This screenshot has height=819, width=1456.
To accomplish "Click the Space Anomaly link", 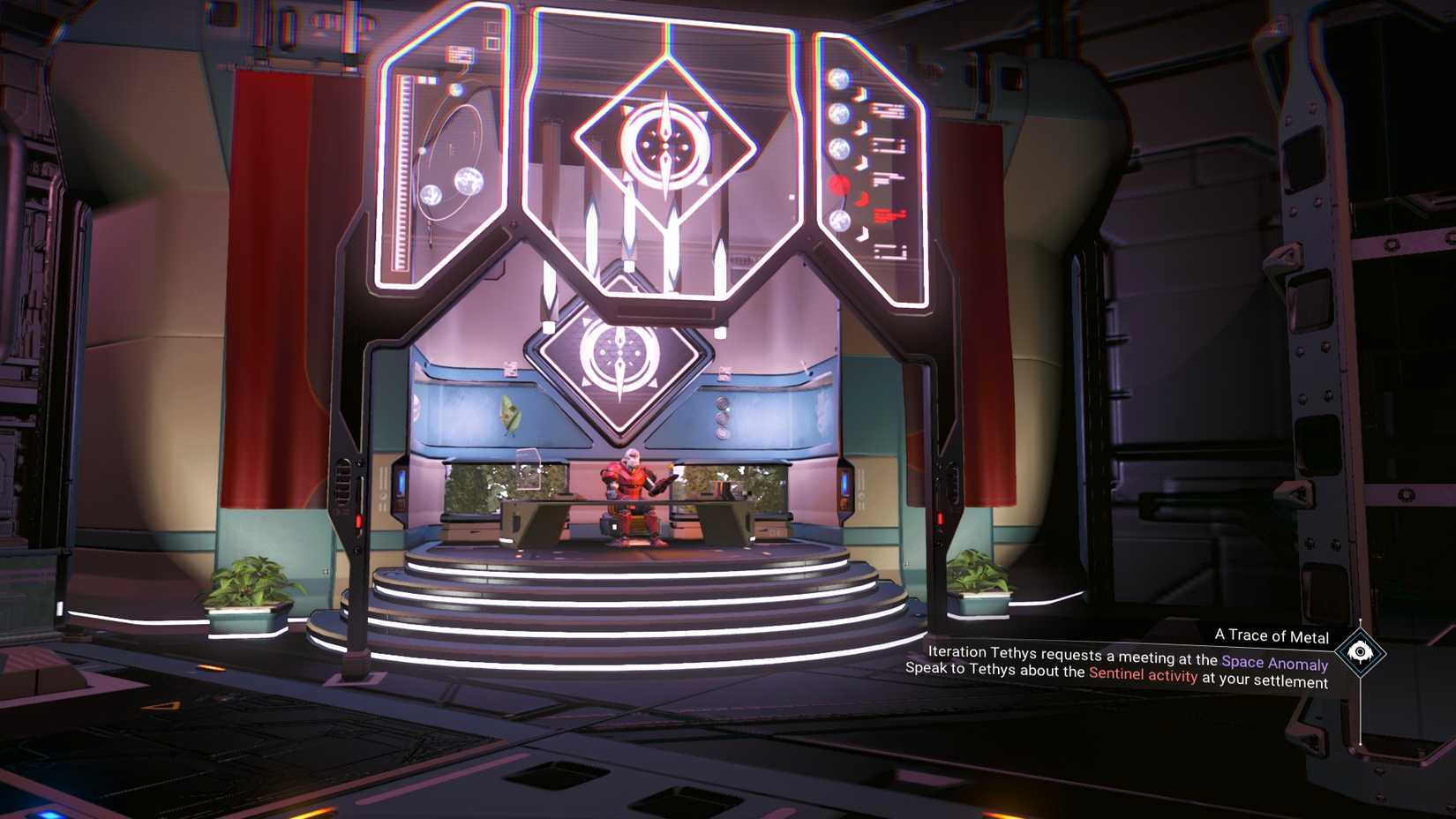I will click(1275, 660).
